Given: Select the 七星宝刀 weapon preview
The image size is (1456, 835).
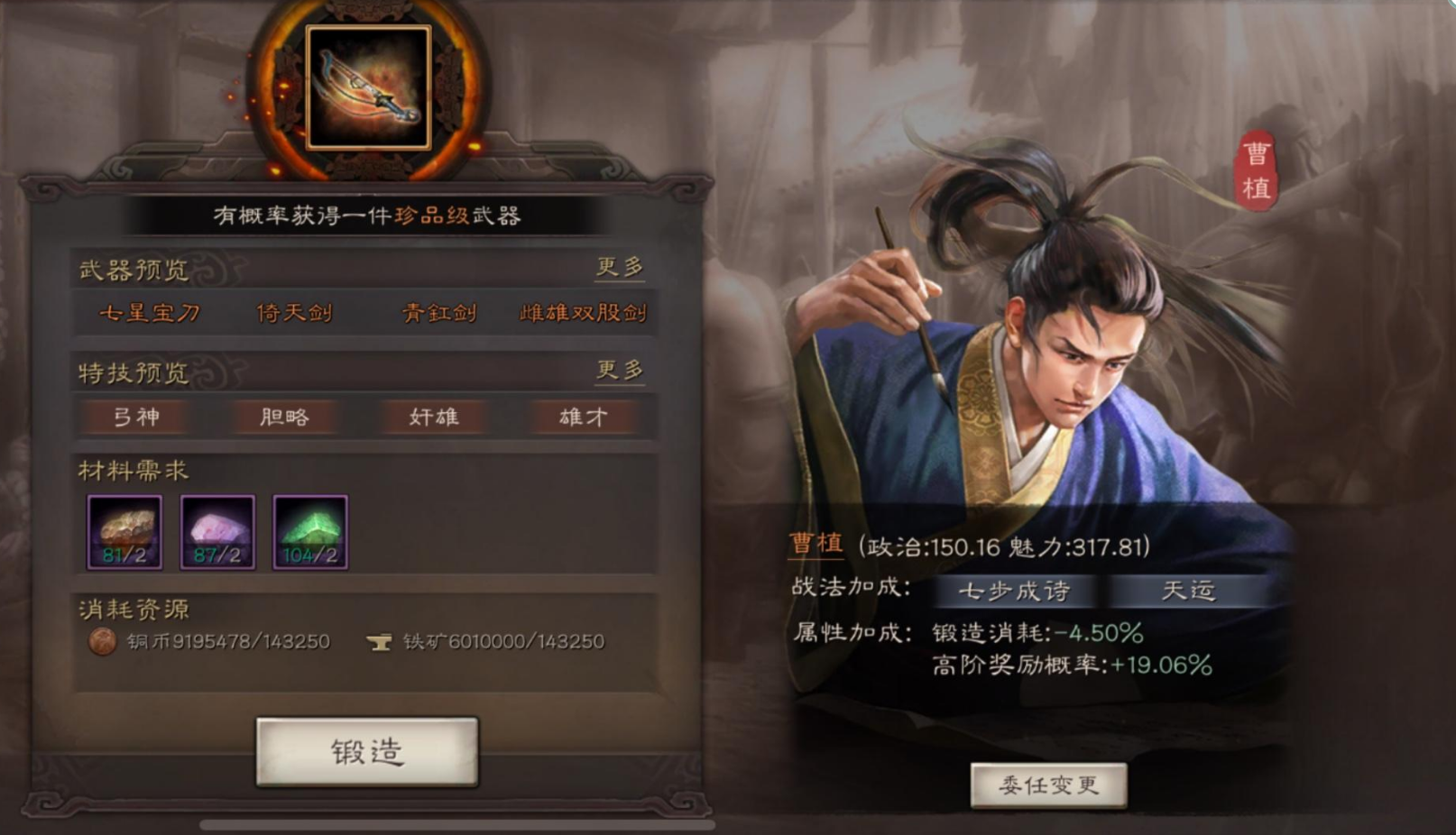Looking at the screenshot, I should click(x=152, y=314).
